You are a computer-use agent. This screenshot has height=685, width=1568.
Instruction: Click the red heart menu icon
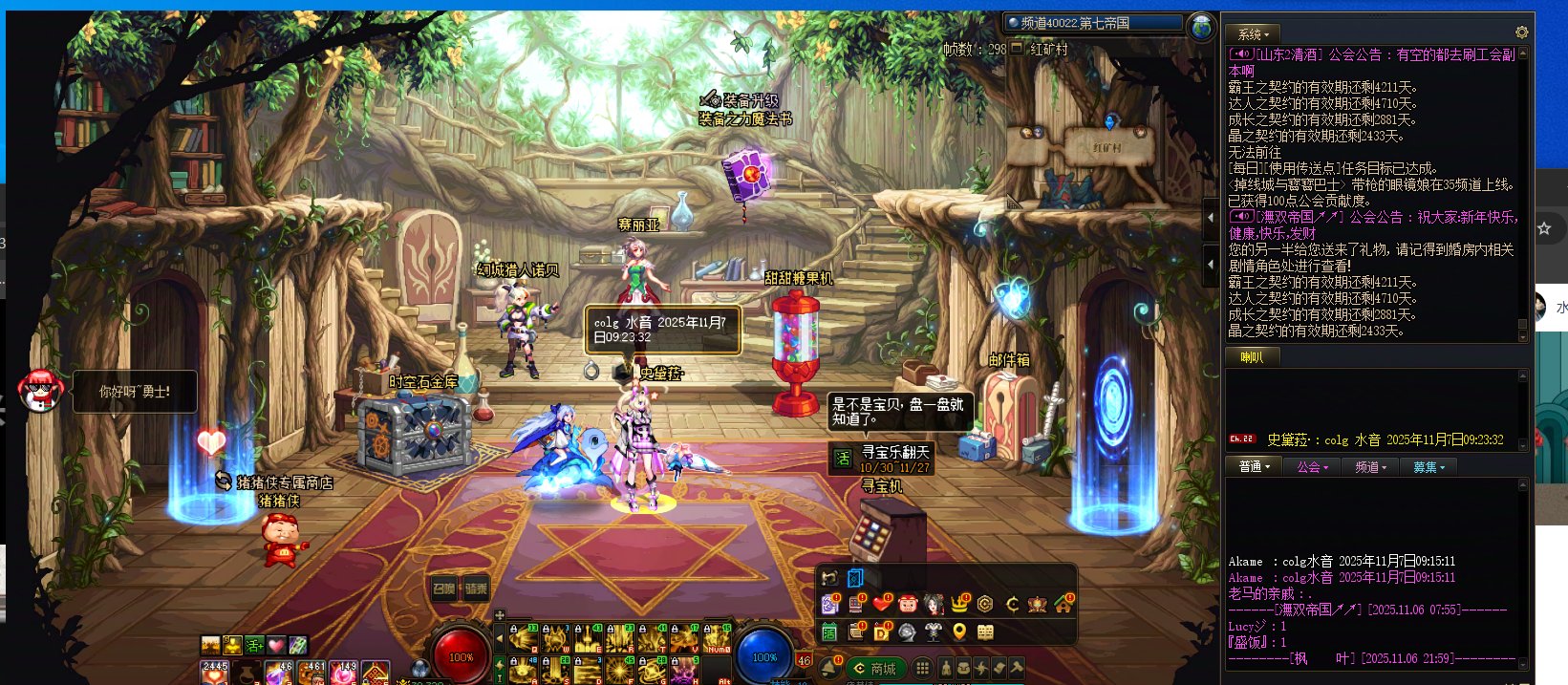pyautogui.click(x=882, y=604)
